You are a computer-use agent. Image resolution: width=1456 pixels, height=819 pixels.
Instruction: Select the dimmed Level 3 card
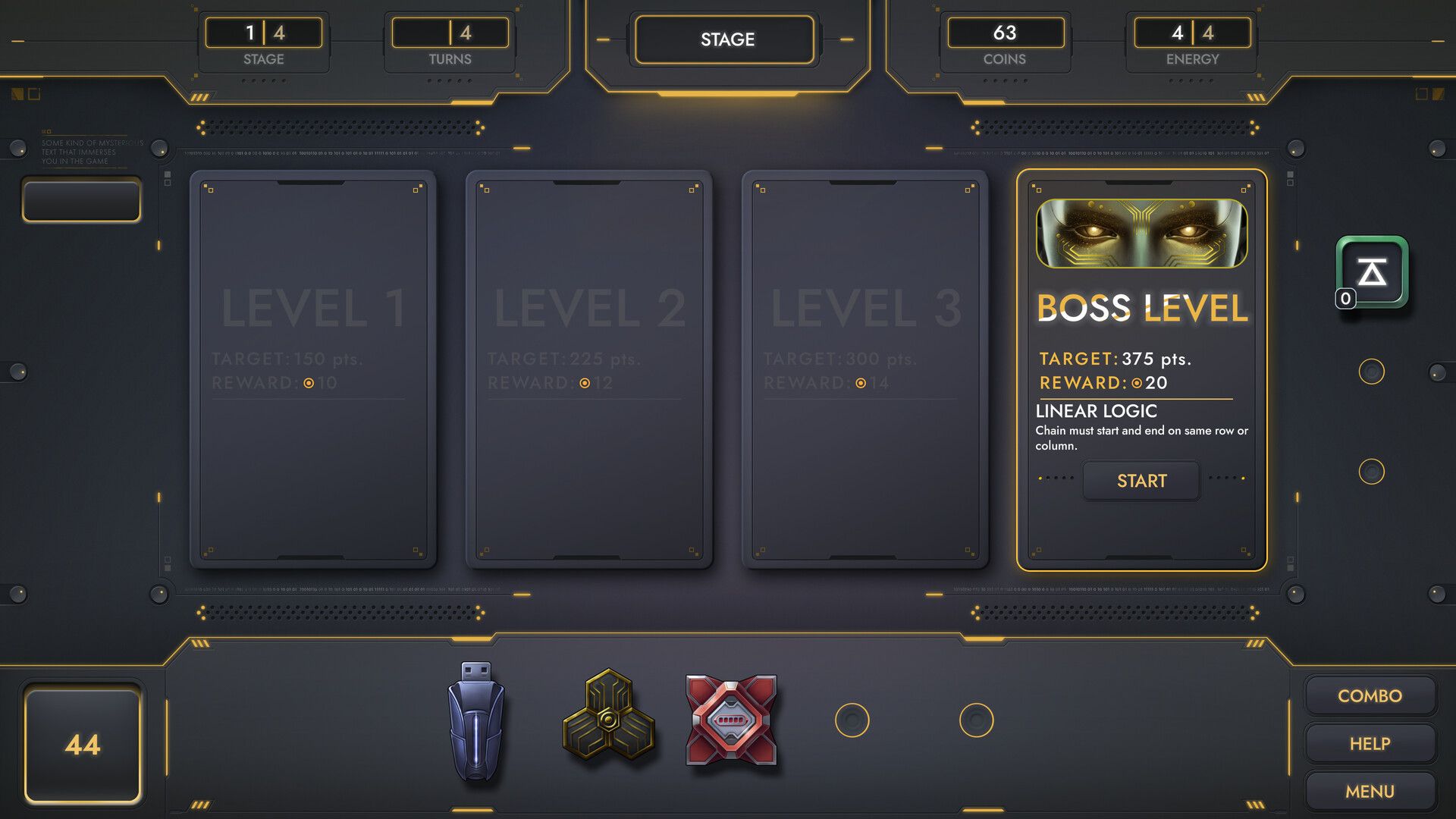click(x=864, y=369)
